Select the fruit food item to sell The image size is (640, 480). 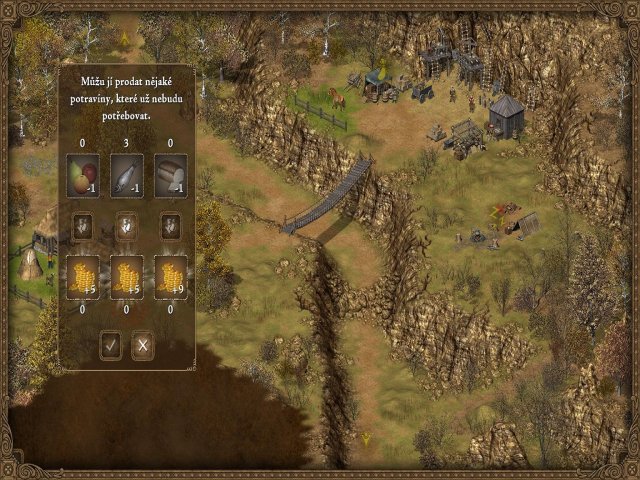[83, 176]
